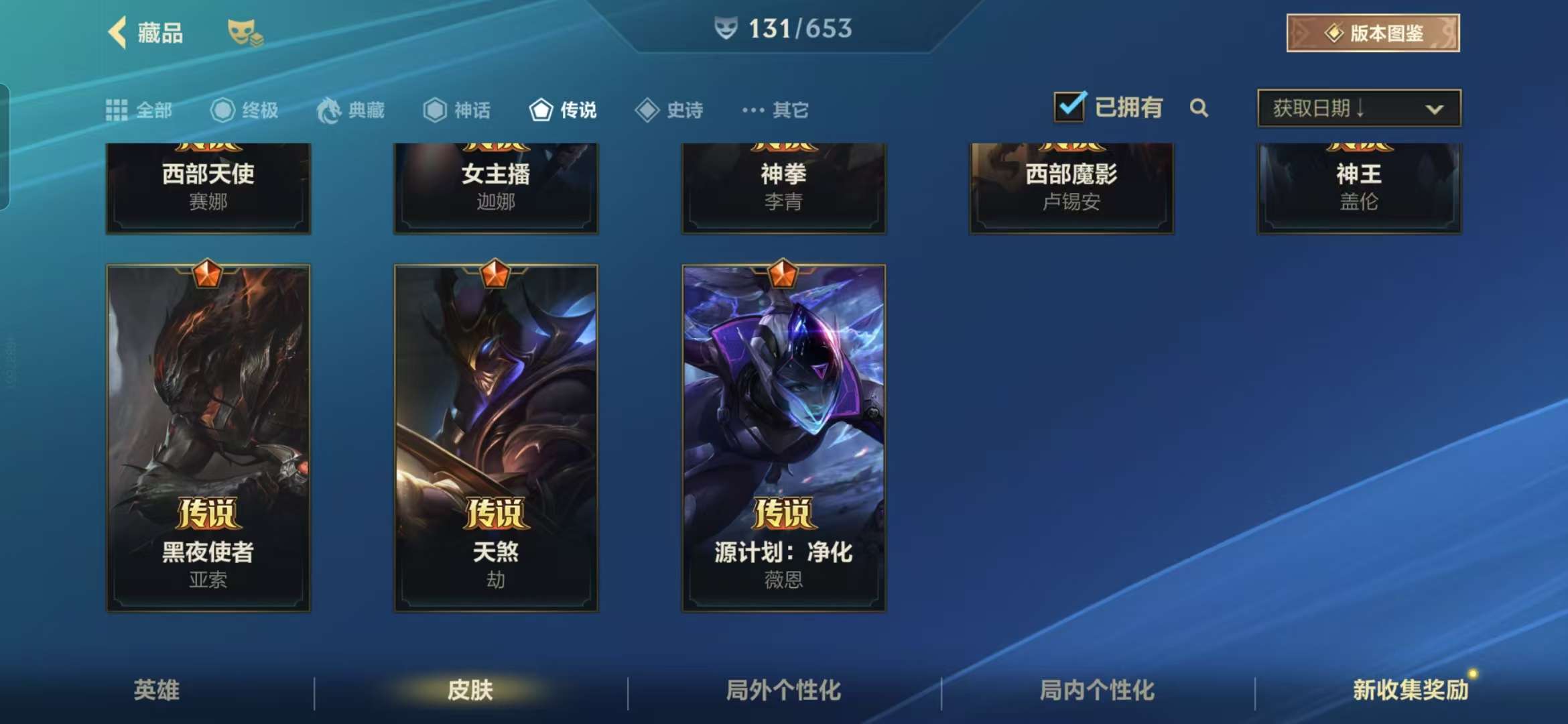Filter skins by 典藏 rarity
Screen dimensions: 1568x724
click(351, 110)
